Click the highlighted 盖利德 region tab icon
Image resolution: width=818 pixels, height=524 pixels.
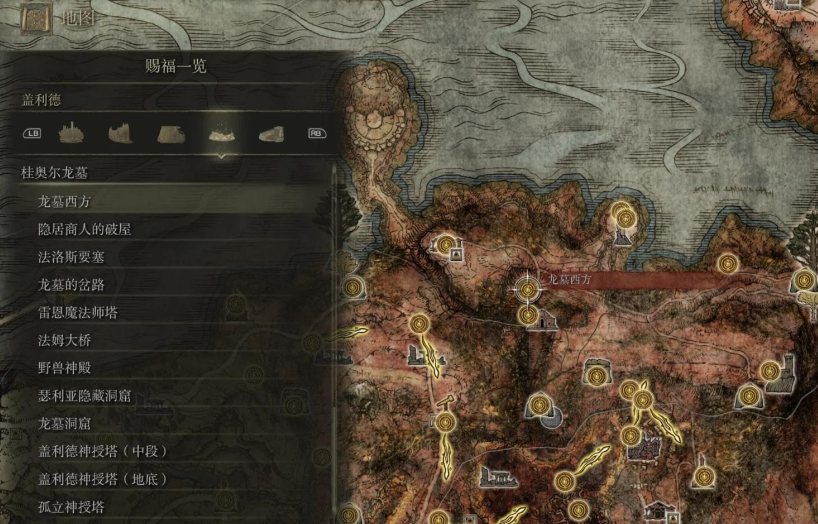(221, 133)
